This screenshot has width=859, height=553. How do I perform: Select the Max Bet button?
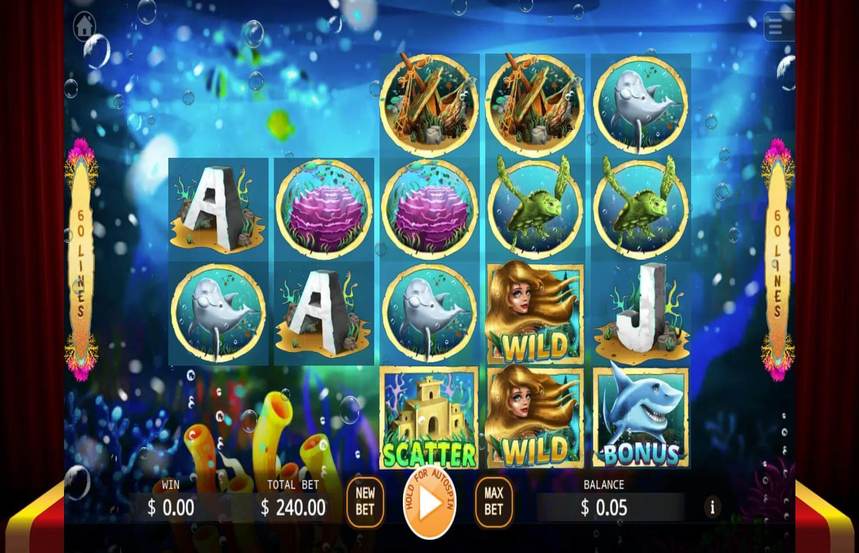coord(493,501)
